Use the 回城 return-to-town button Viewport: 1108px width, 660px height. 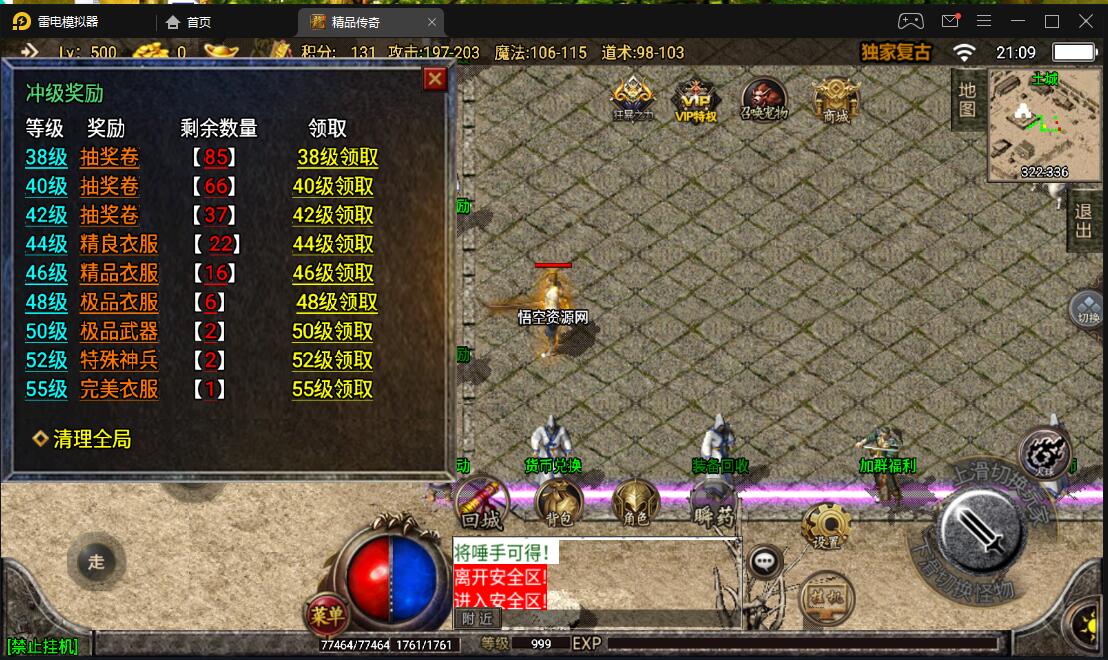pyautogui.click(x=480, y=503)
